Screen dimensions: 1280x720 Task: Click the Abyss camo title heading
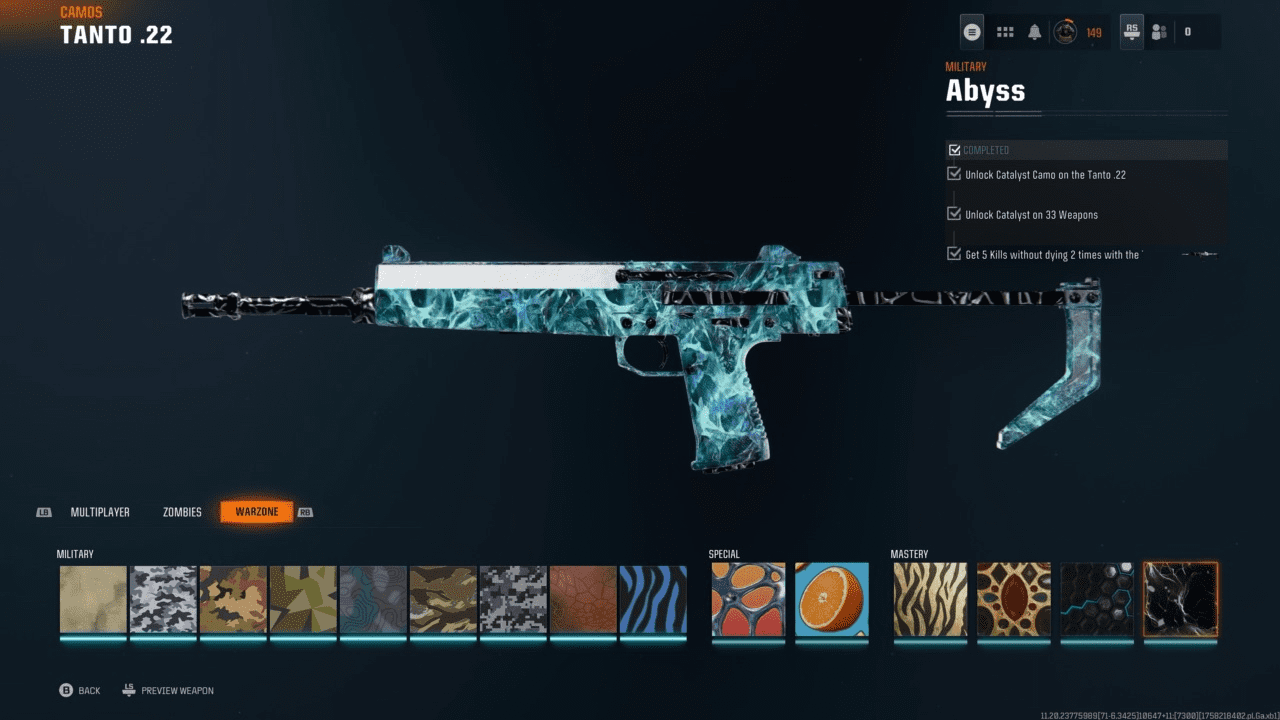(x=986, y=90)
